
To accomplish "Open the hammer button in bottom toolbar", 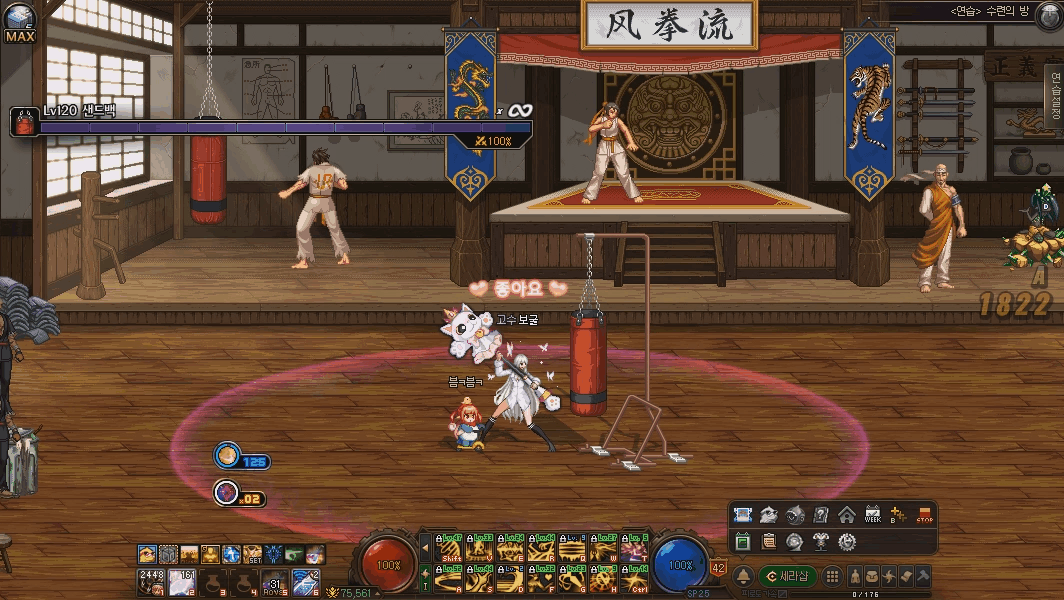I will [x=923, y=576].
